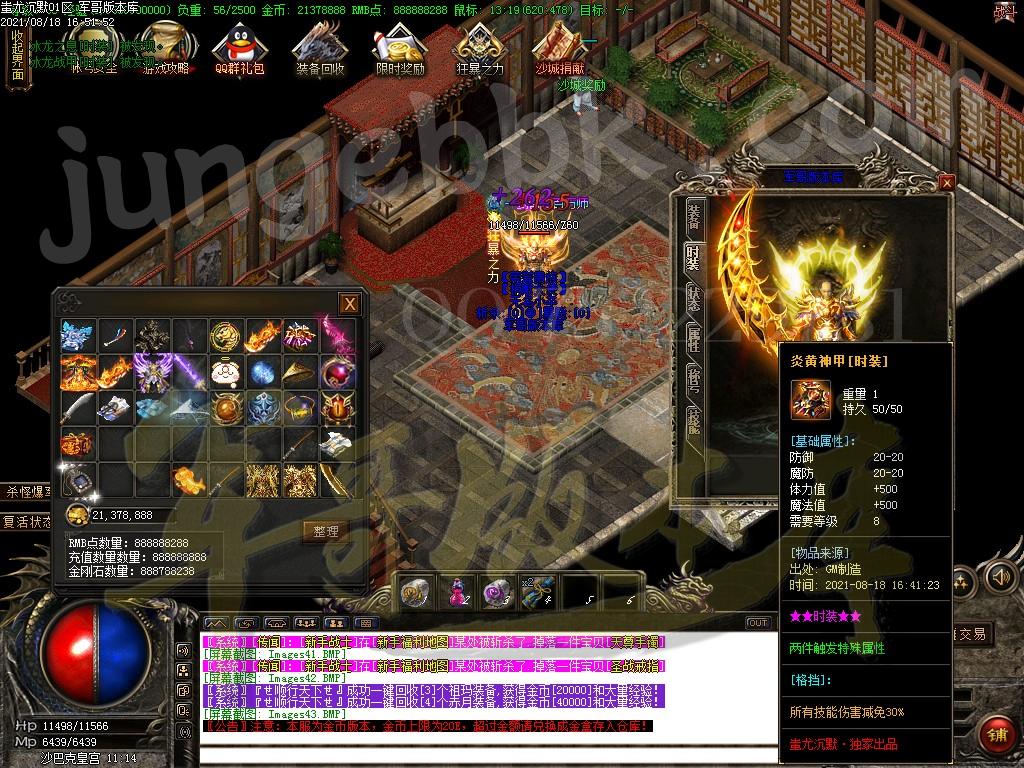This screenshot has height=768, width=1024.
Task: Open the 装备回收 equipment recycling menu
Action: tap(320, 50)
